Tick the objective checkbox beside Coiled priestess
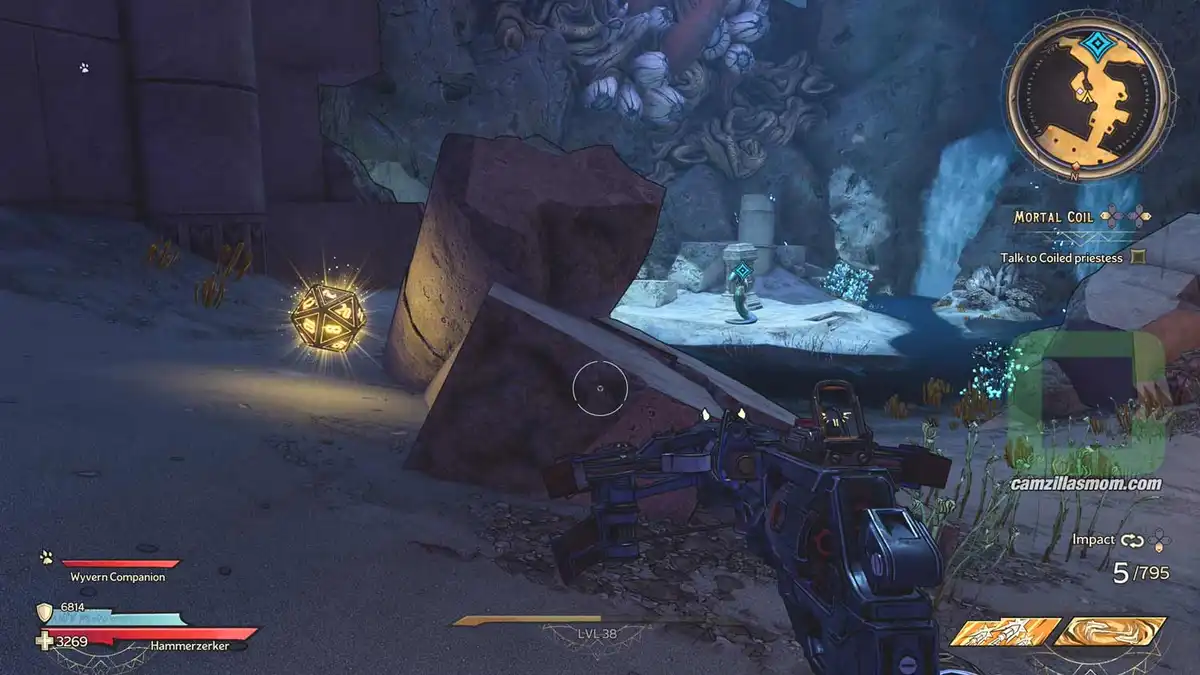The image size is (1200, 675). click(x=1138, y=257)
